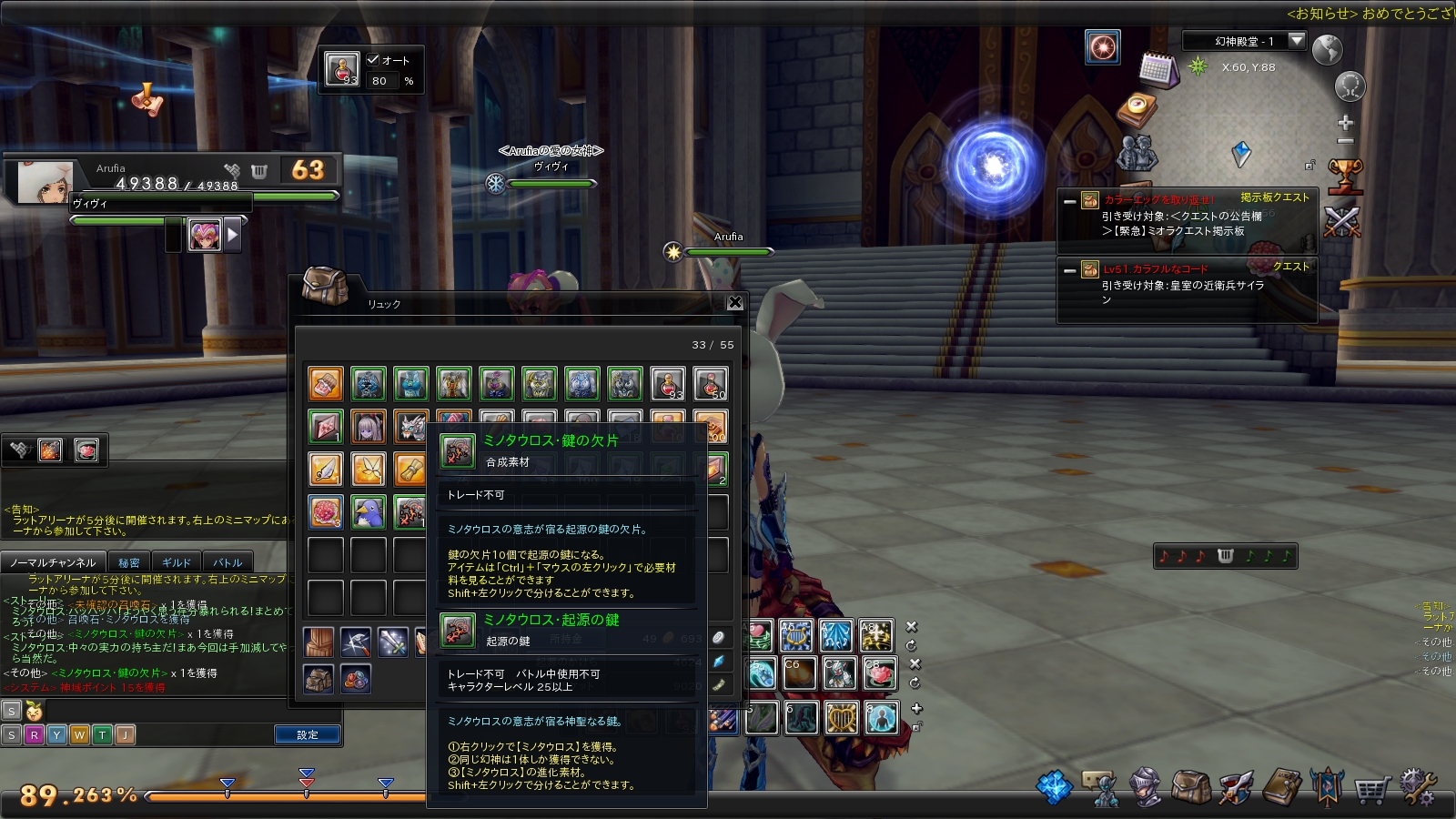Open the trophy ranking icon
1456x819 pixels.
[1344, 175]
